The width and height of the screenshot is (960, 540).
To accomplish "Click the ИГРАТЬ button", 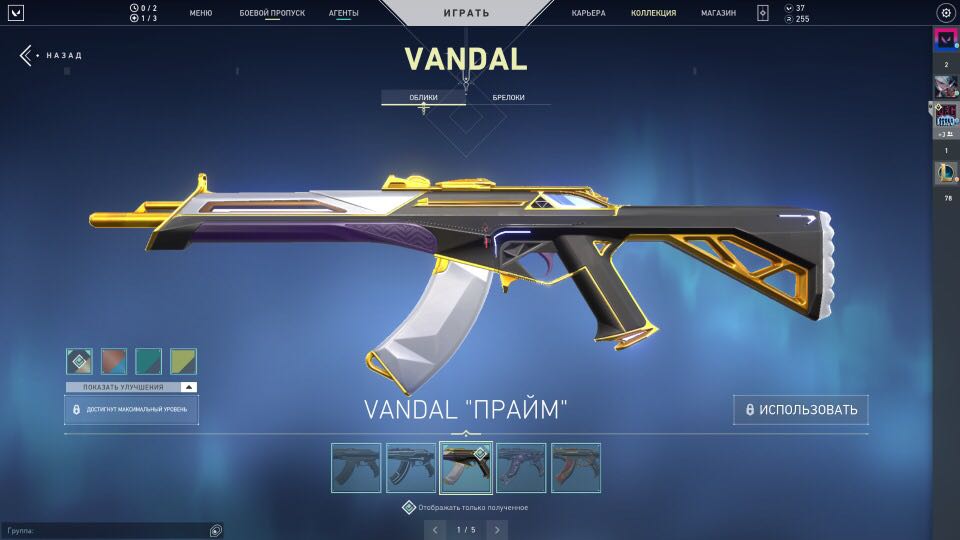I will click(466, 13).
